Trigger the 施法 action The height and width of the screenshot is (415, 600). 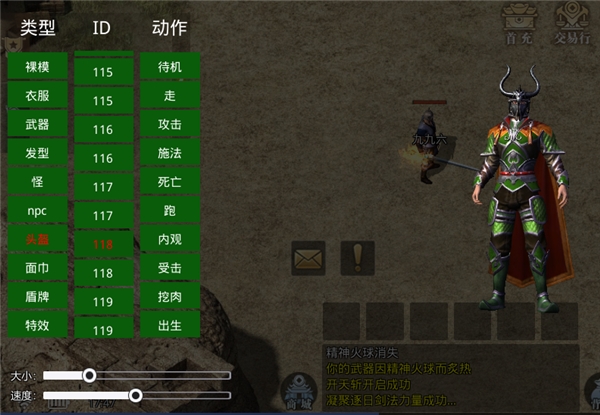tap(170, 154)
